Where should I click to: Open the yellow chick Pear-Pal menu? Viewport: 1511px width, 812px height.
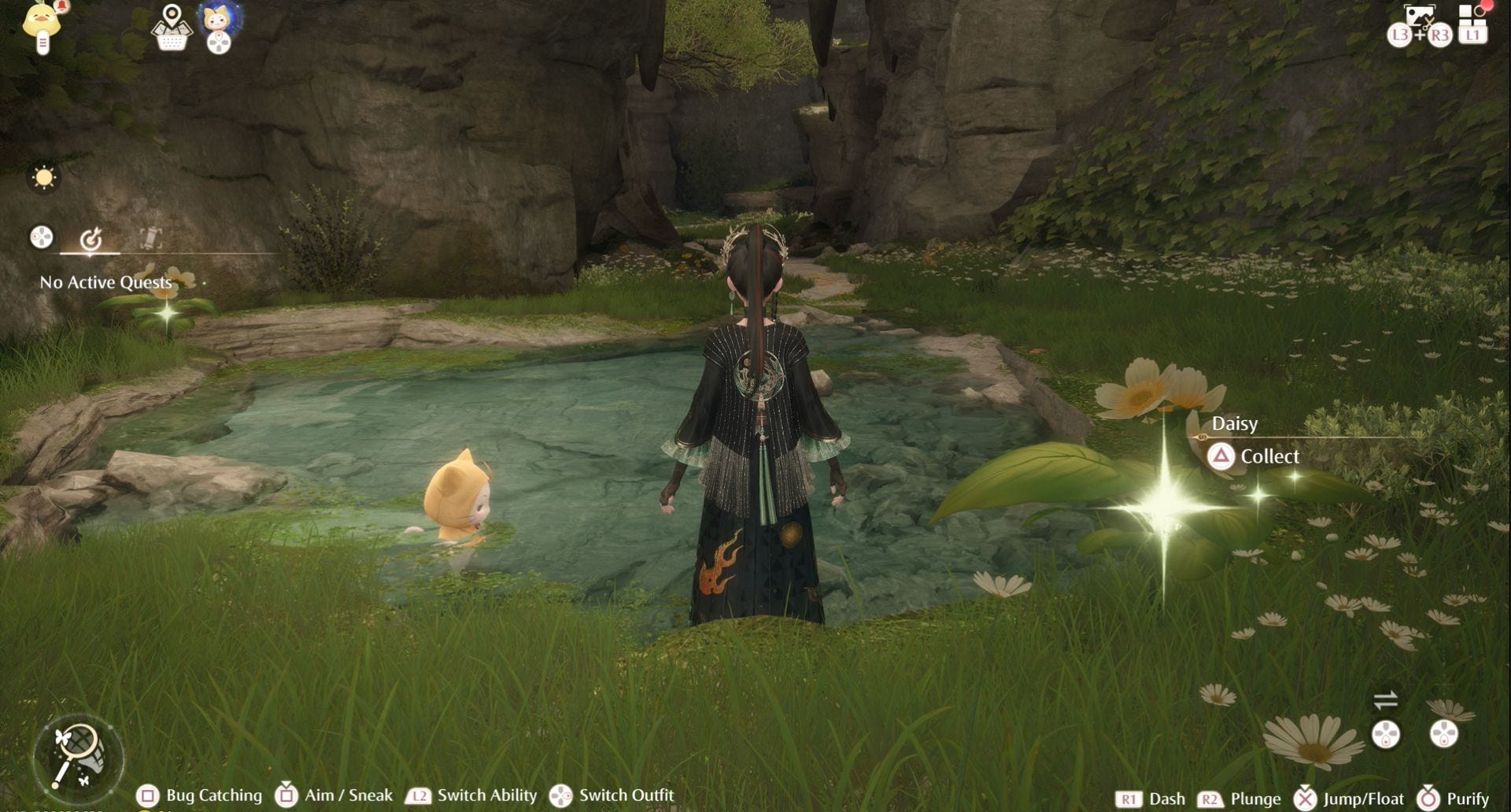tap(42, 24)
